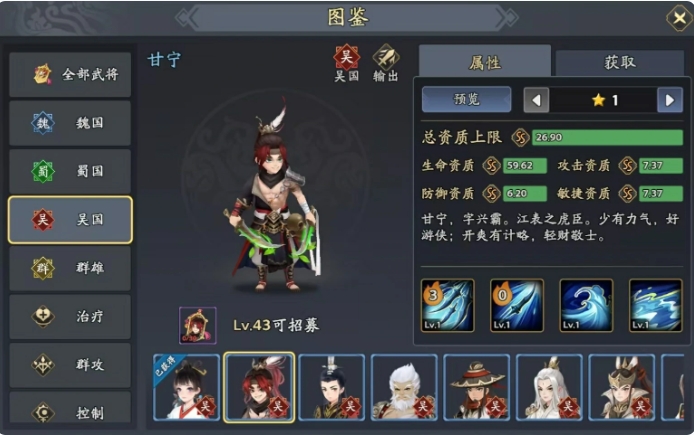View the blue wave skill icon
The height and width of the screenshot is (435, 694).
pos(586,305)
